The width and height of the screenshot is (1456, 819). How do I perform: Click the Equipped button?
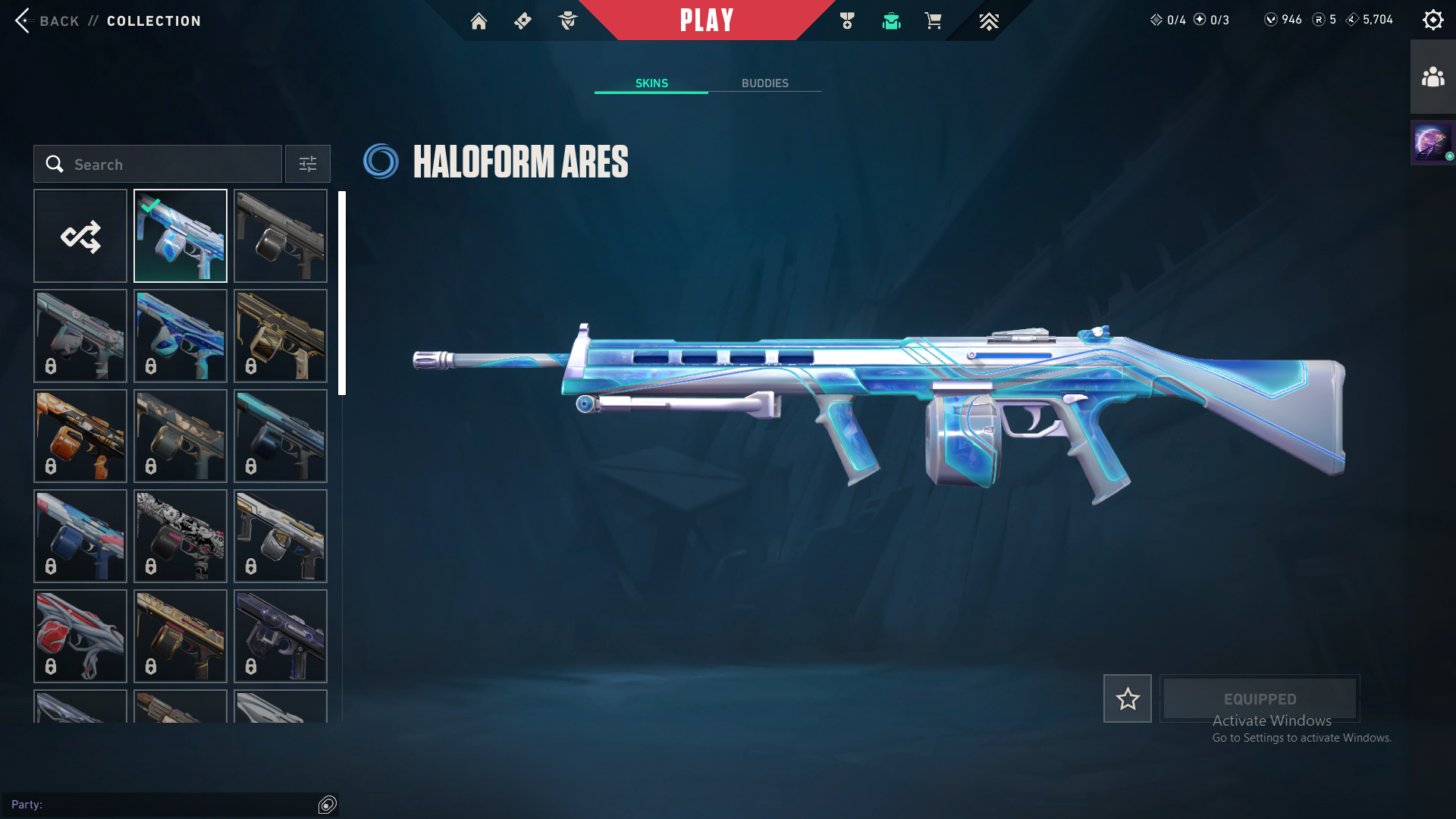1260,698
